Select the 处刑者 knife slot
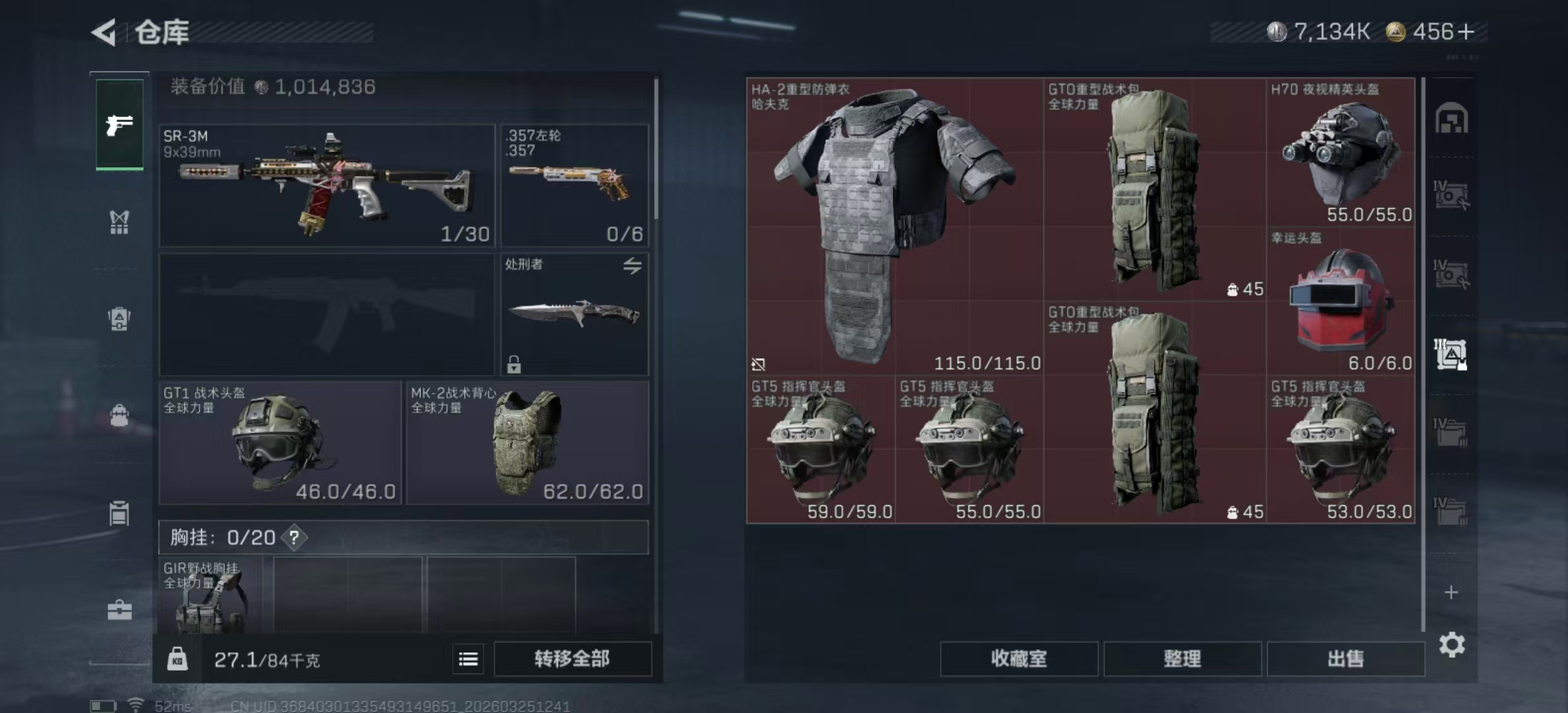Screen dimensions: 1568x713 tap(574, 314)
